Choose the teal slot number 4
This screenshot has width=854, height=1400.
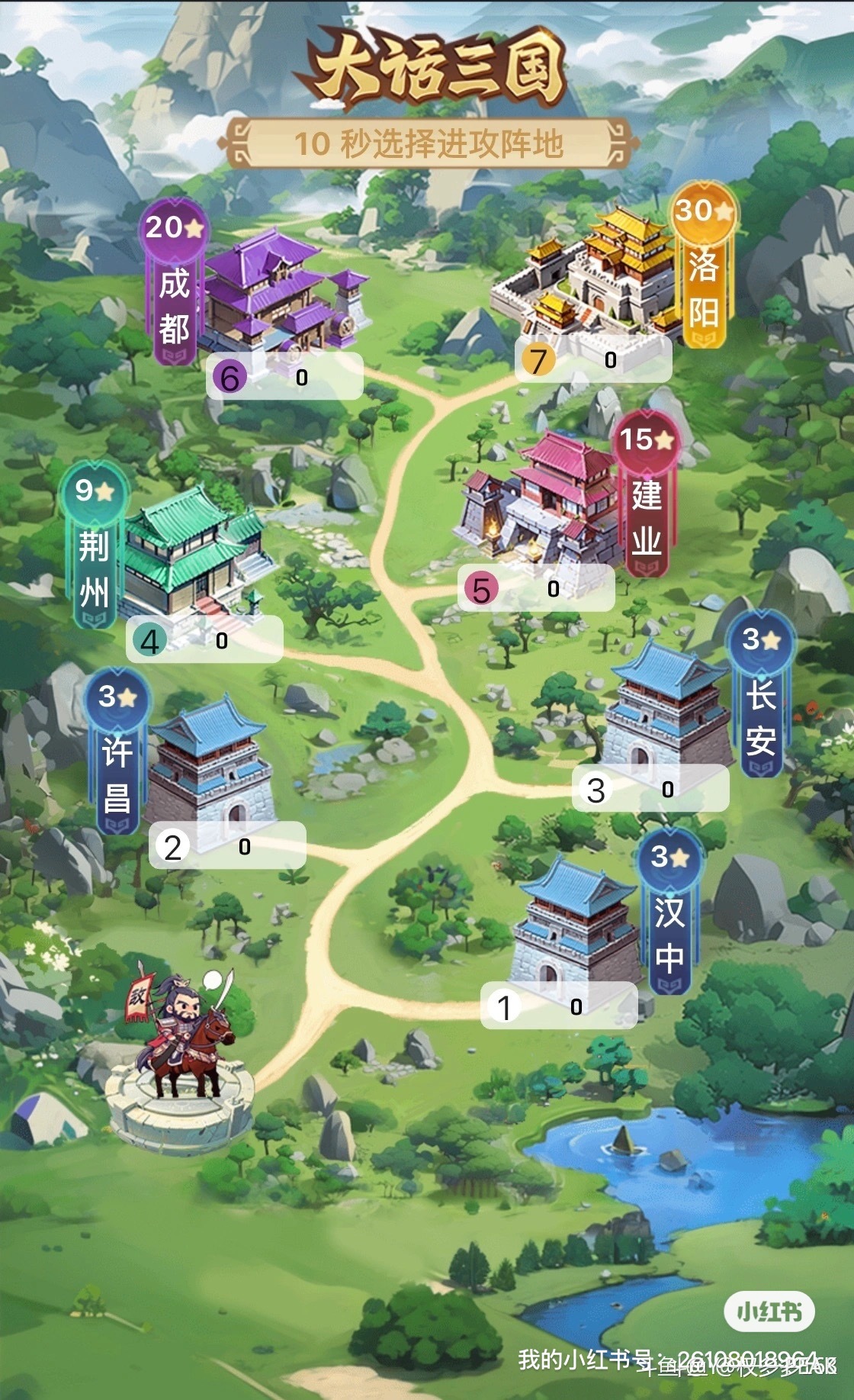coord(204,640)
